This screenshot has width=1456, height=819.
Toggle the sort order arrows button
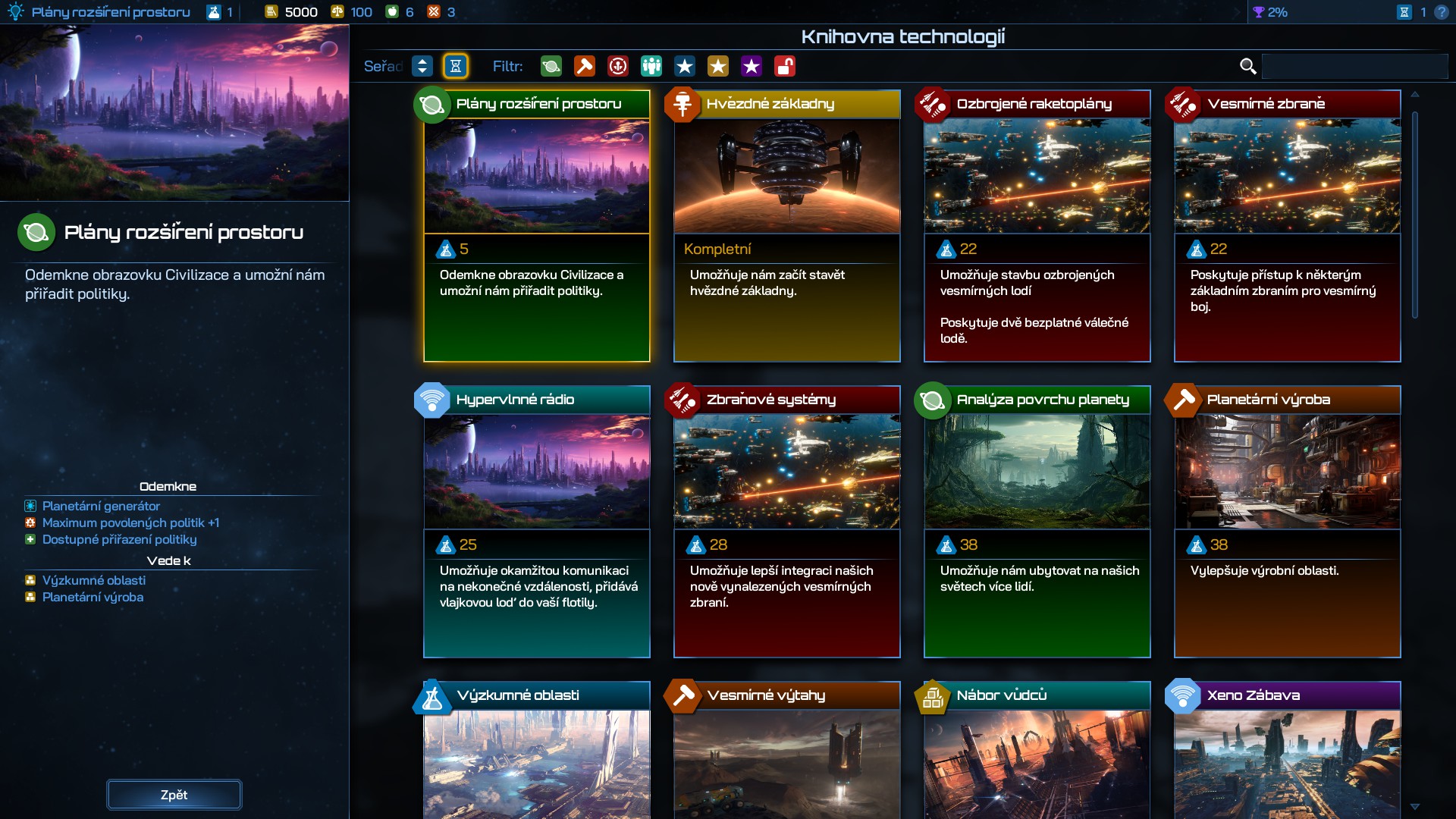422,67
